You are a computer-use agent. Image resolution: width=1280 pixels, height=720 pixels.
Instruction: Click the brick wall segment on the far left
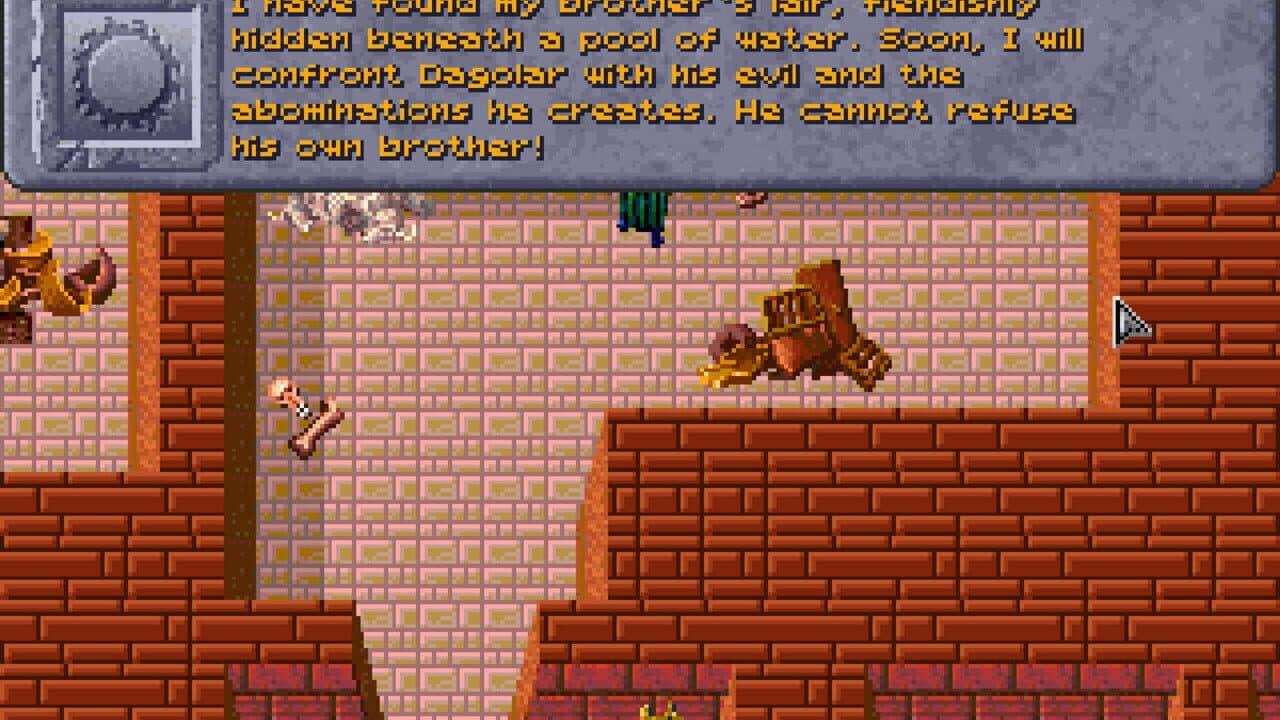100,550
